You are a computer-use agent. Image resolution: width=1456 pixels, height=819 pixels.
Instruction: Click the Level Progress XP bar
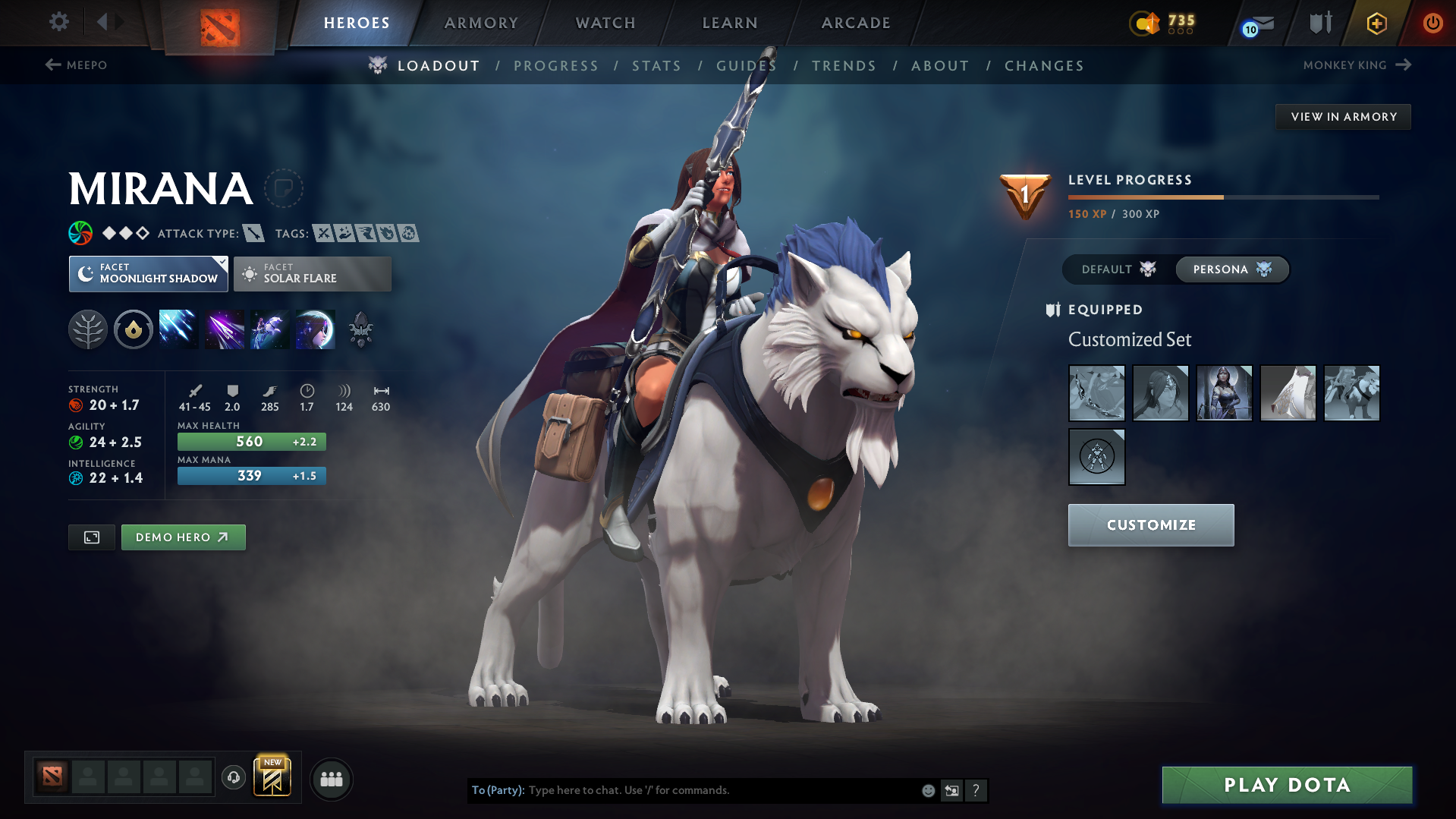pos(1222,197)
